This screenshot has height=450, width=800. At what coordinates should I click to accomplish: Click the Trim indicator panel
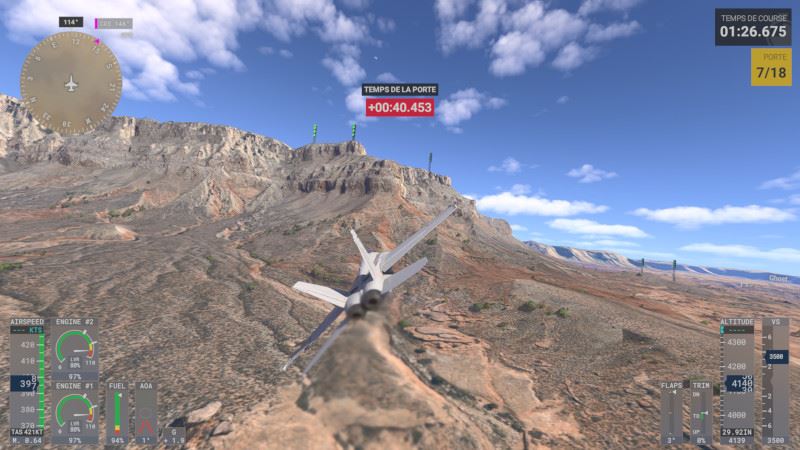701,412
